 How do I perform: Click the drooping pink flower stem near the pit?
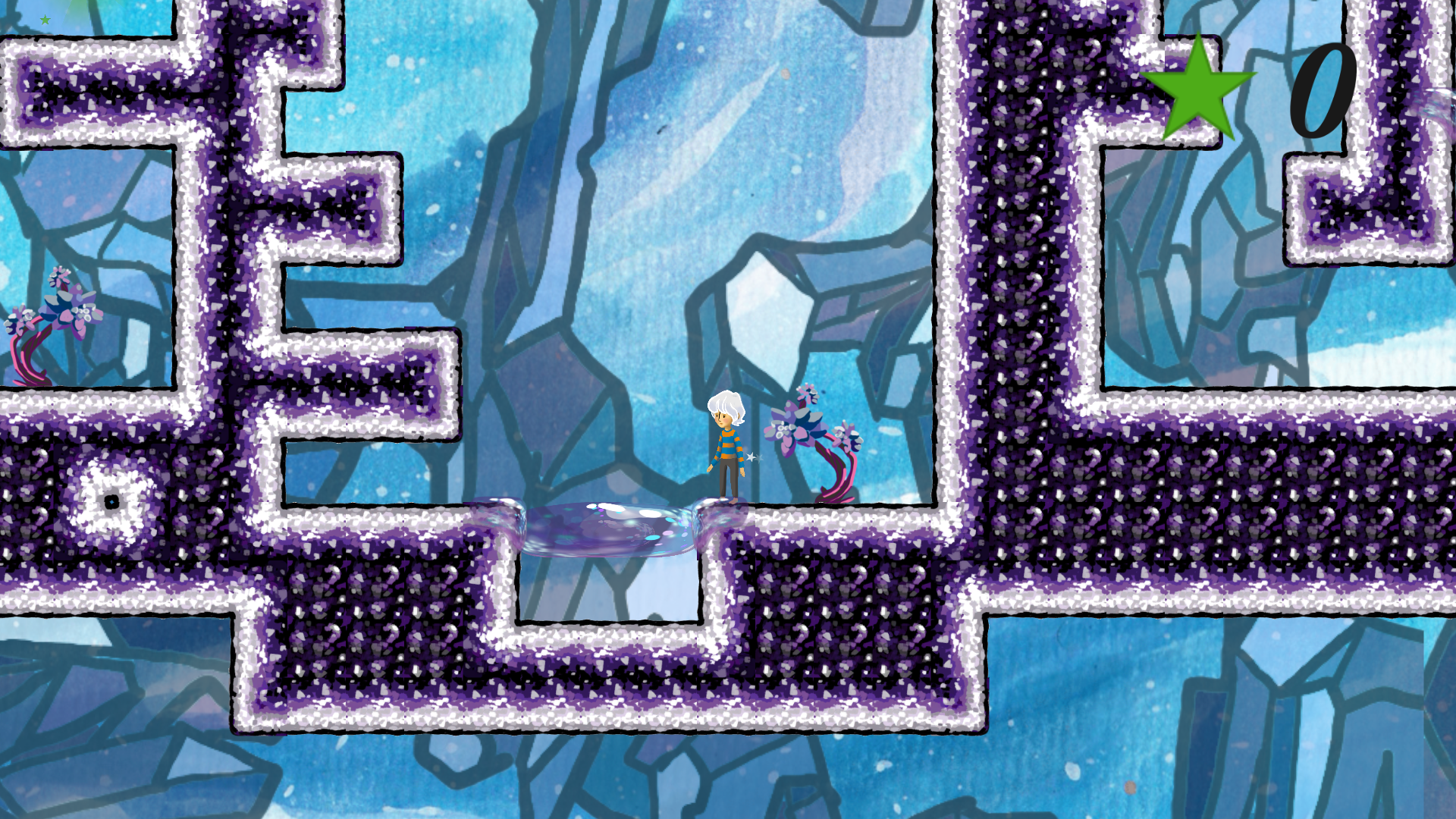click(x=834, y=478)
